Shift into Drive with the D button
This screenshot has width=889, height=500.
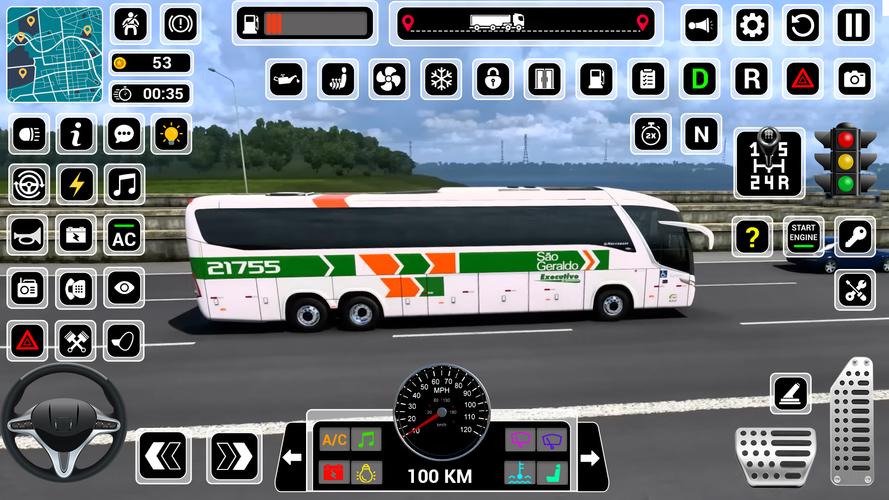[700, 78]
